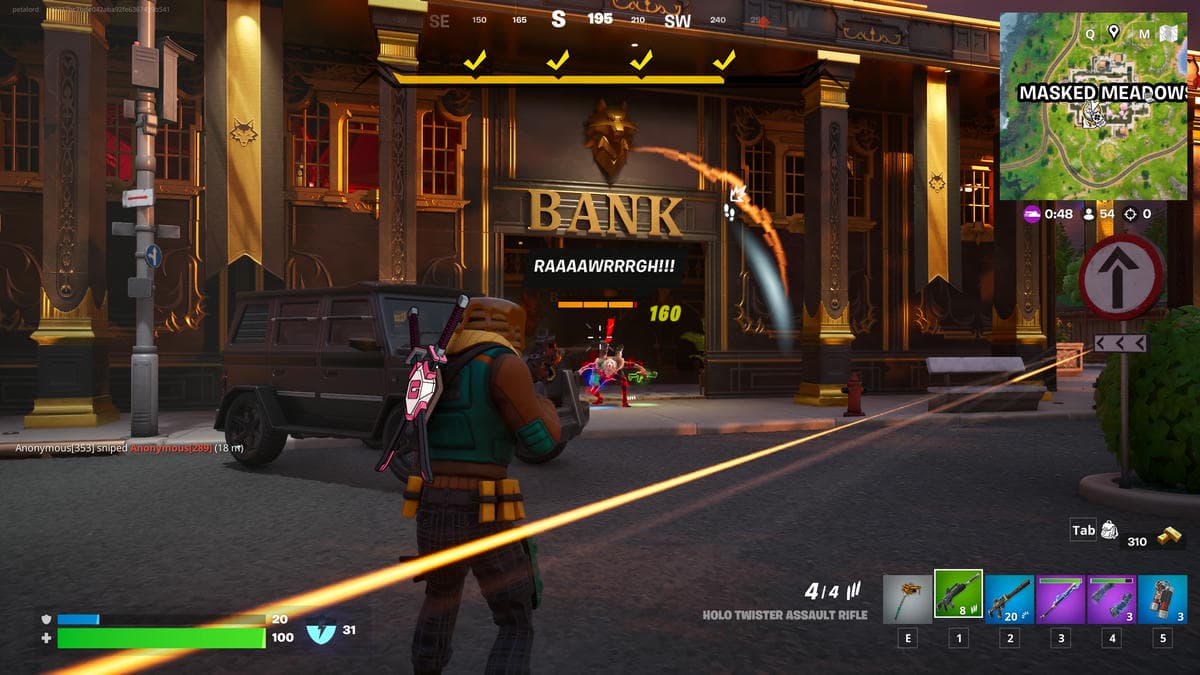Image resolution: width=1200 pixels, height=675 pixels.
Task: Choose the purple gauntlets item slot
Action: point(1111,599)
